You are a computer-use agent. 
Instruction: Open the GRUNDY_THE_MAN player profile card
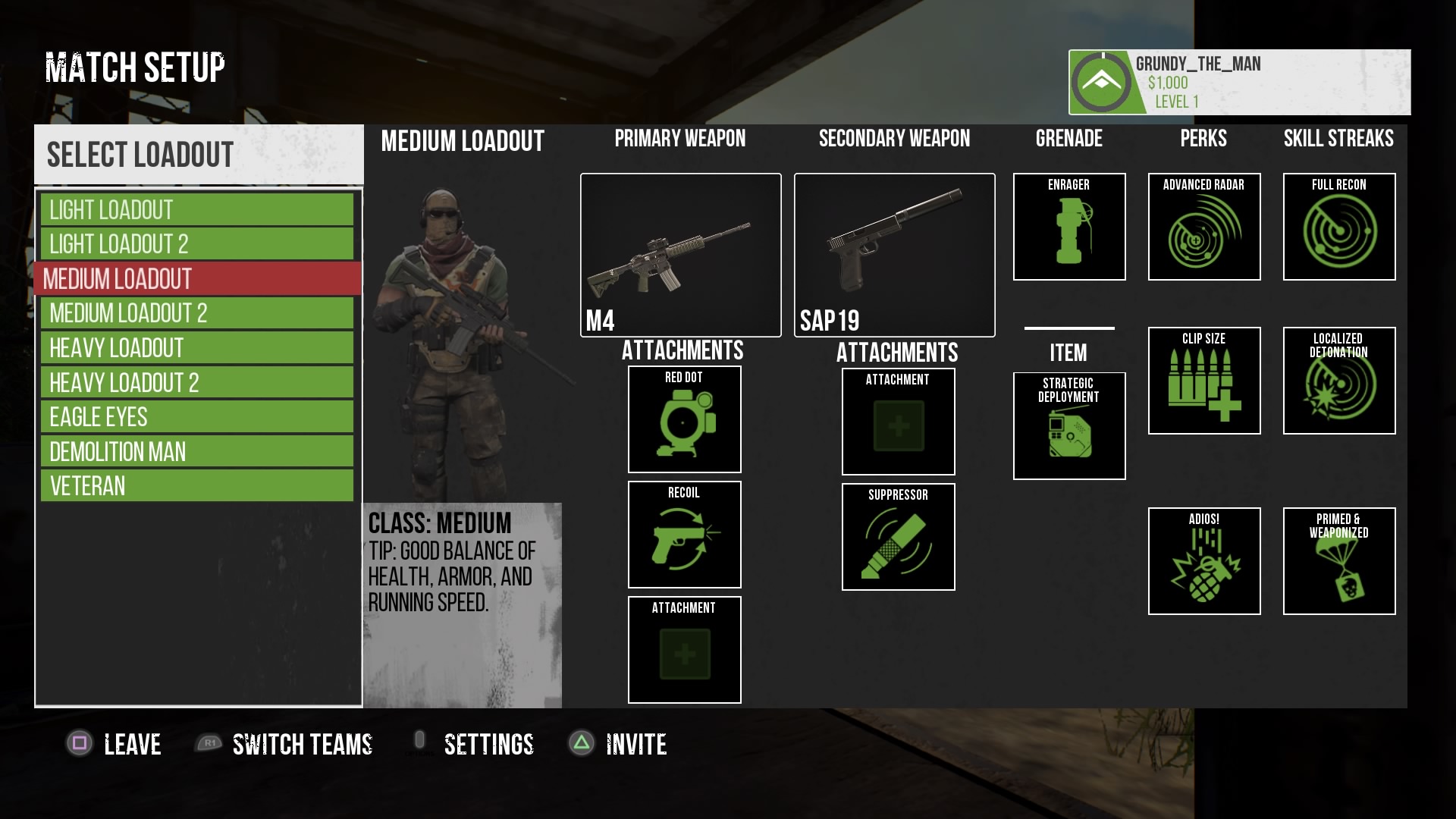(1239, 82)
